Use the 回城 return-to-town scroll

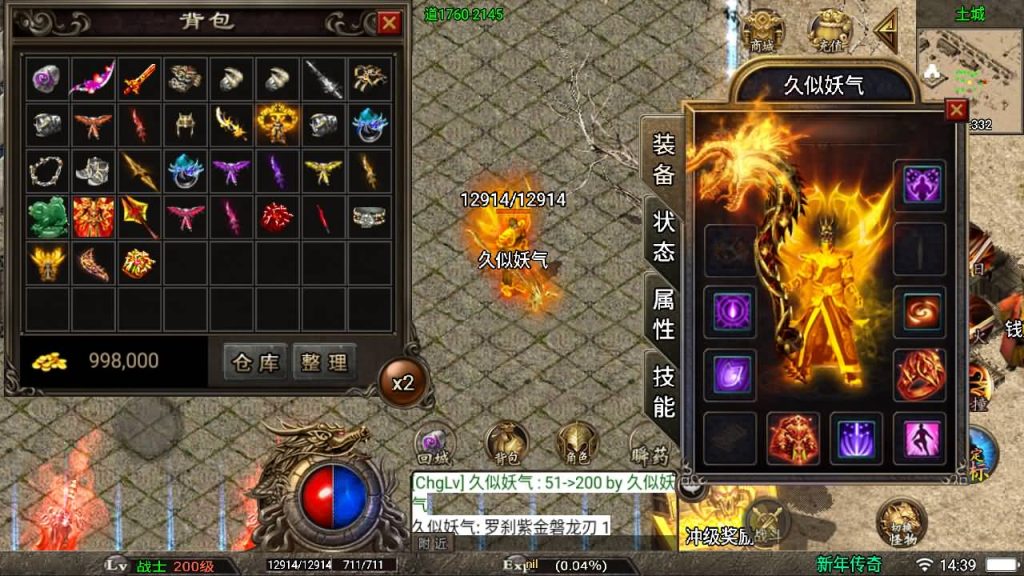[x=435, y=444]
